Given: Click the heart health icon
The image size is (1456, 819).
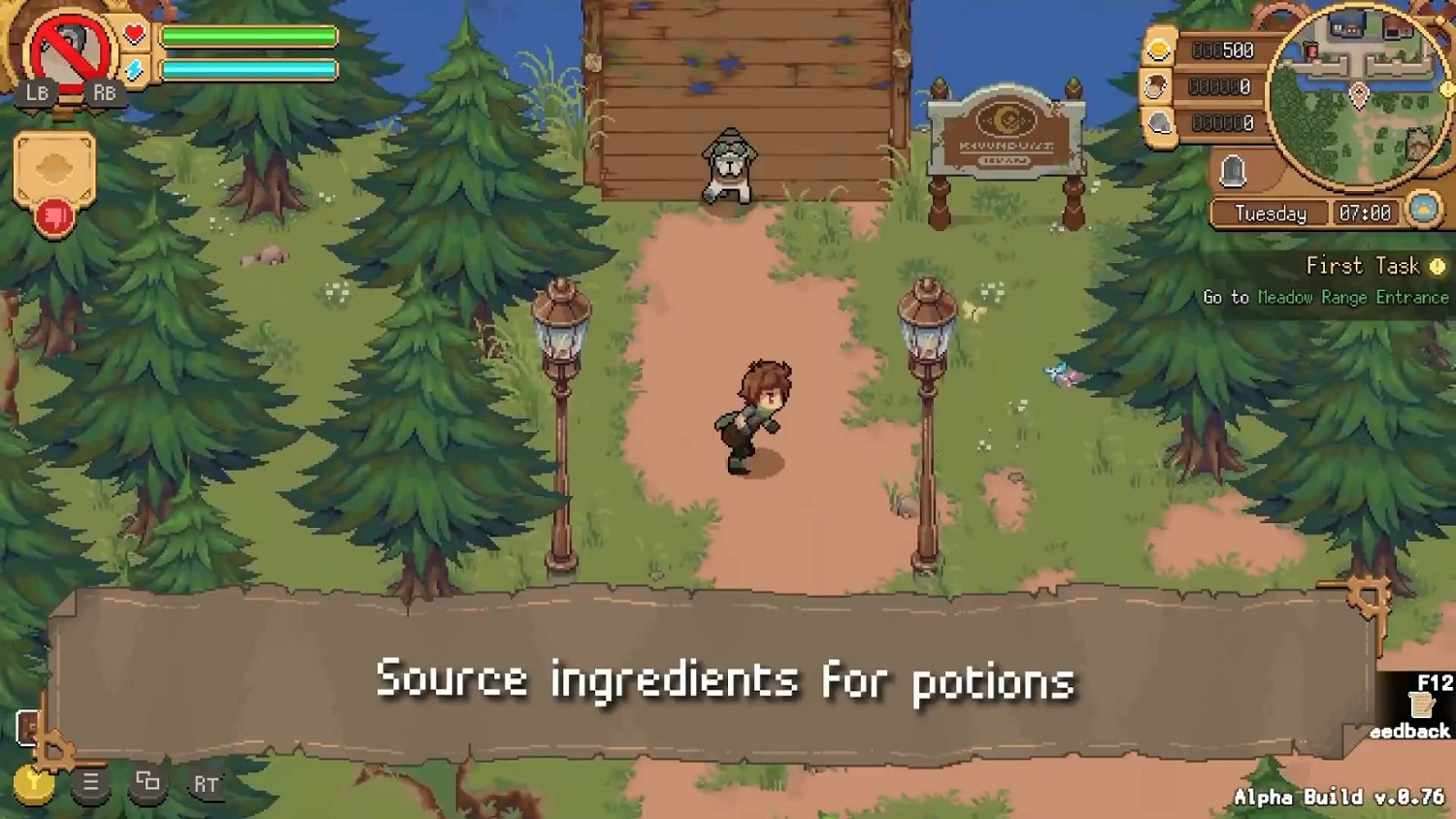Looking at the screenshot, I should click(x=133, y=33).
